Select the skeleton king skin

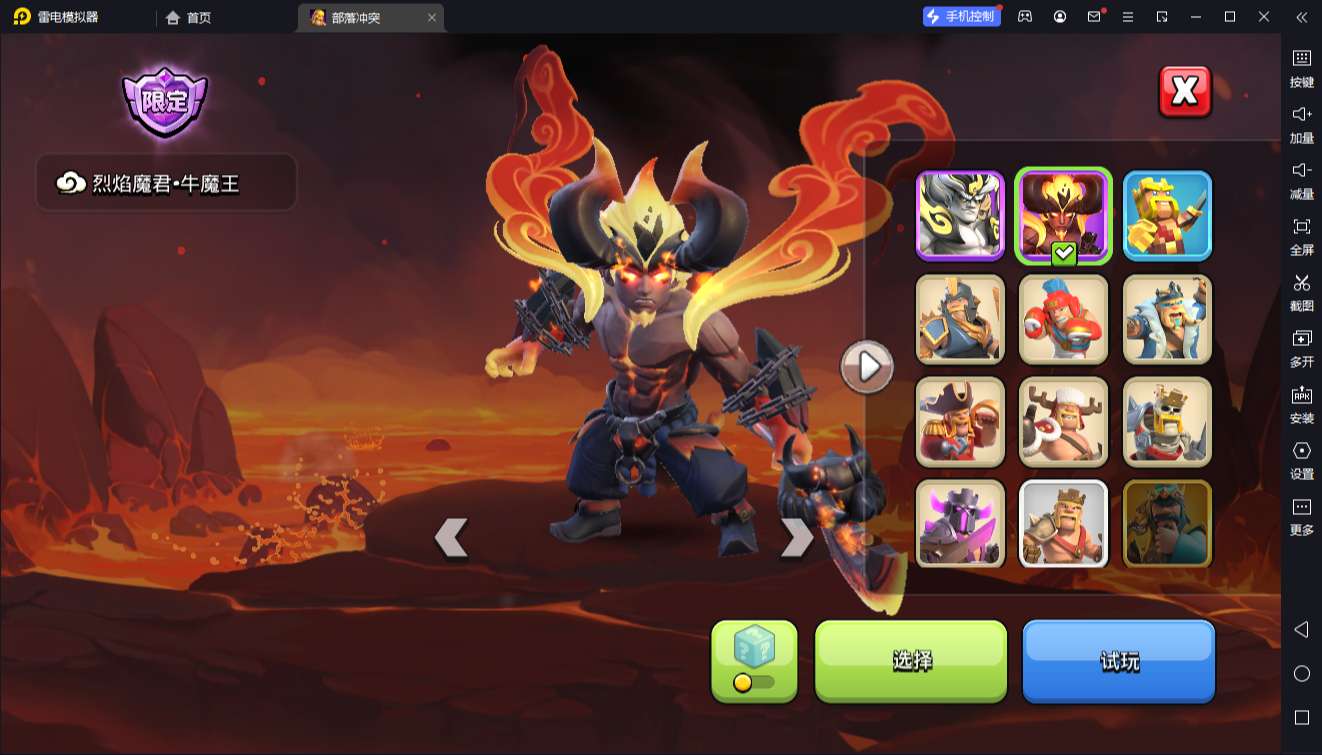point(1167,422)
